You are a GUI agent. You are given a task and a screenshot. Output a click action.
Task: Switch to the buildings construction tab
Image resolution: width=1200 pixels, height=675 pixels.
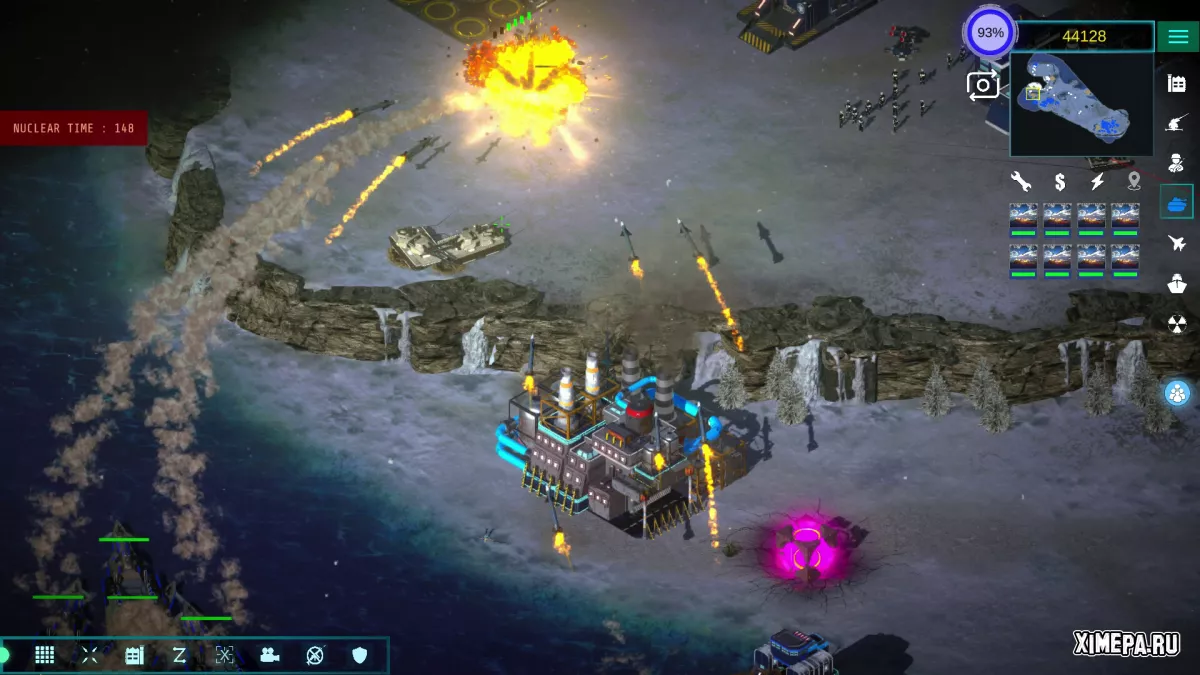click(x=1177, y=83)
